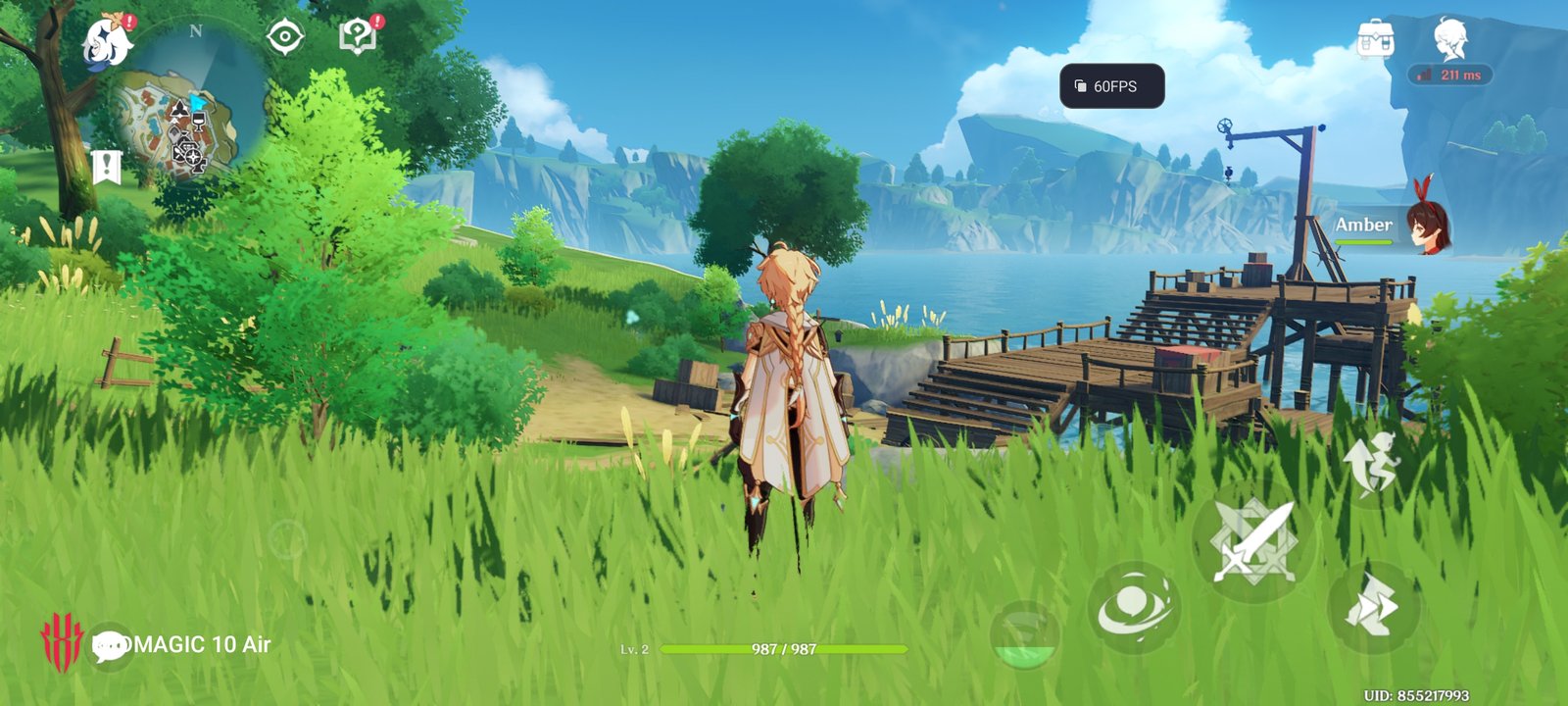Open the co-op character silhouette icon

[1450, 39]
